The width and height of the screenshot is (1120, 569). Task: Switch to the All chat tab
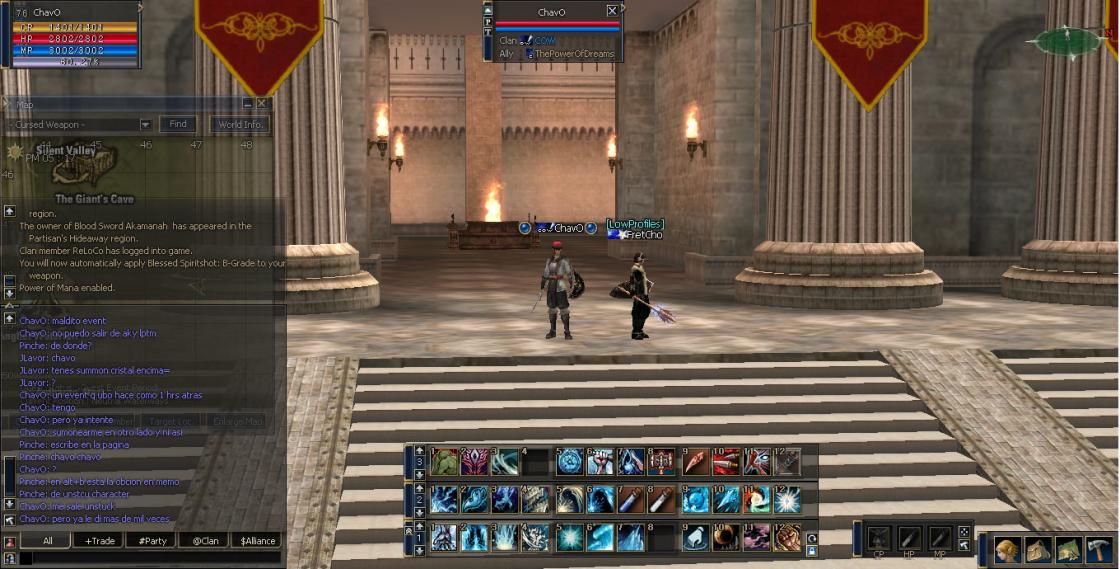pyautogui.click(x=47, y=540)
